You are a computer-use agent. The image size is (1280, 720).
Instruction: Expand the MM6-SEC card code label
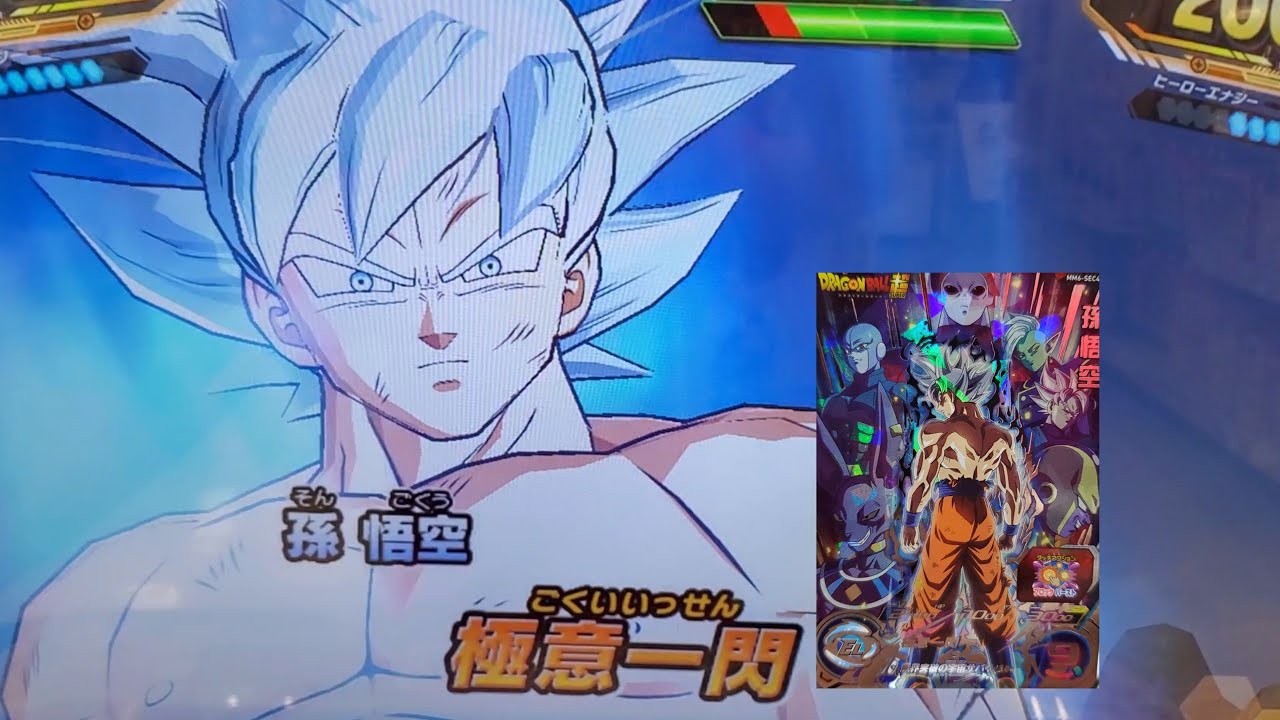(1083, 277)
